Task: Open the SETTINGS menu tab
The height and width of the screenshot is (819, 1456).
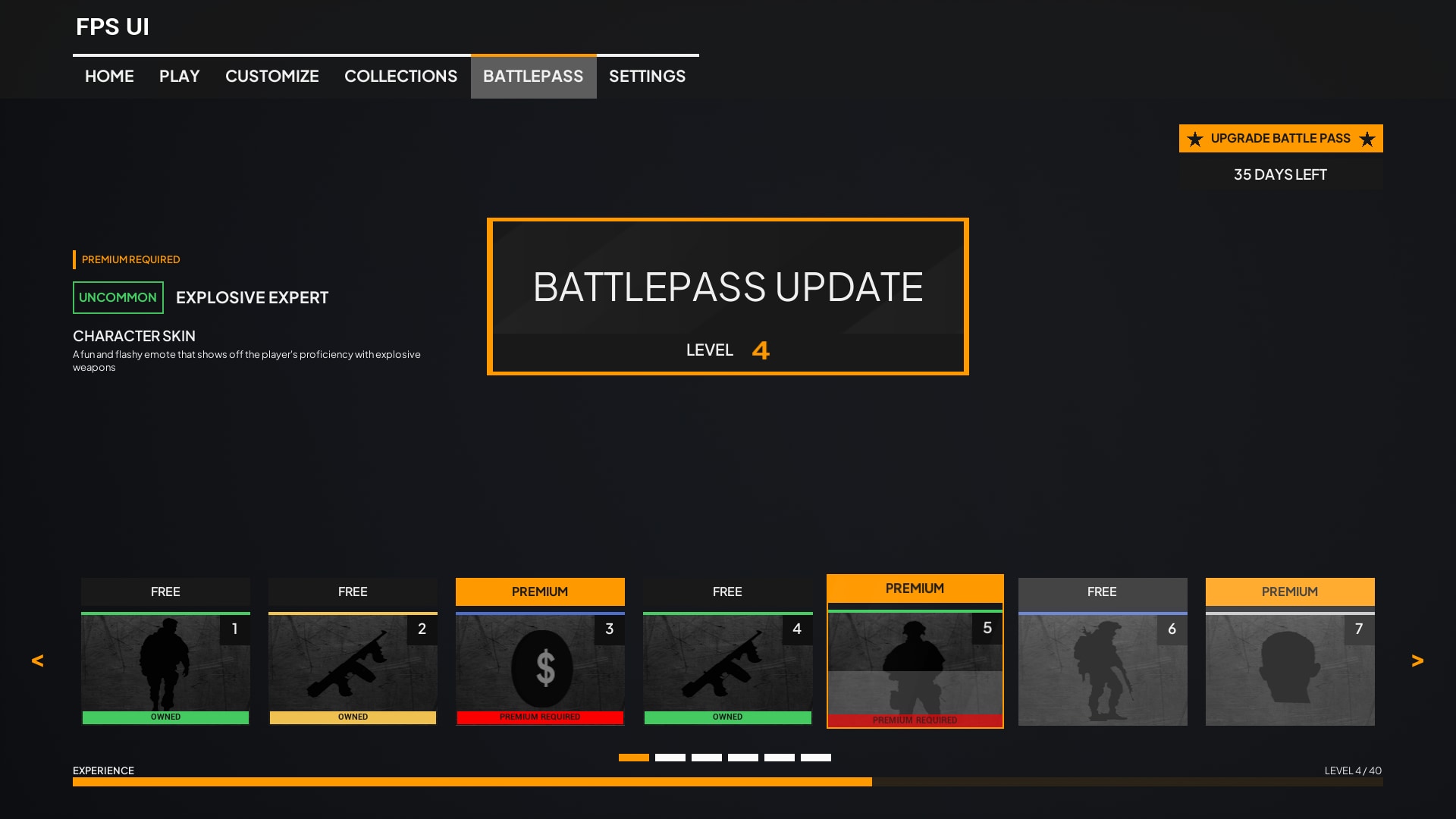Action: pyautogui.click(x=647, y=76)
